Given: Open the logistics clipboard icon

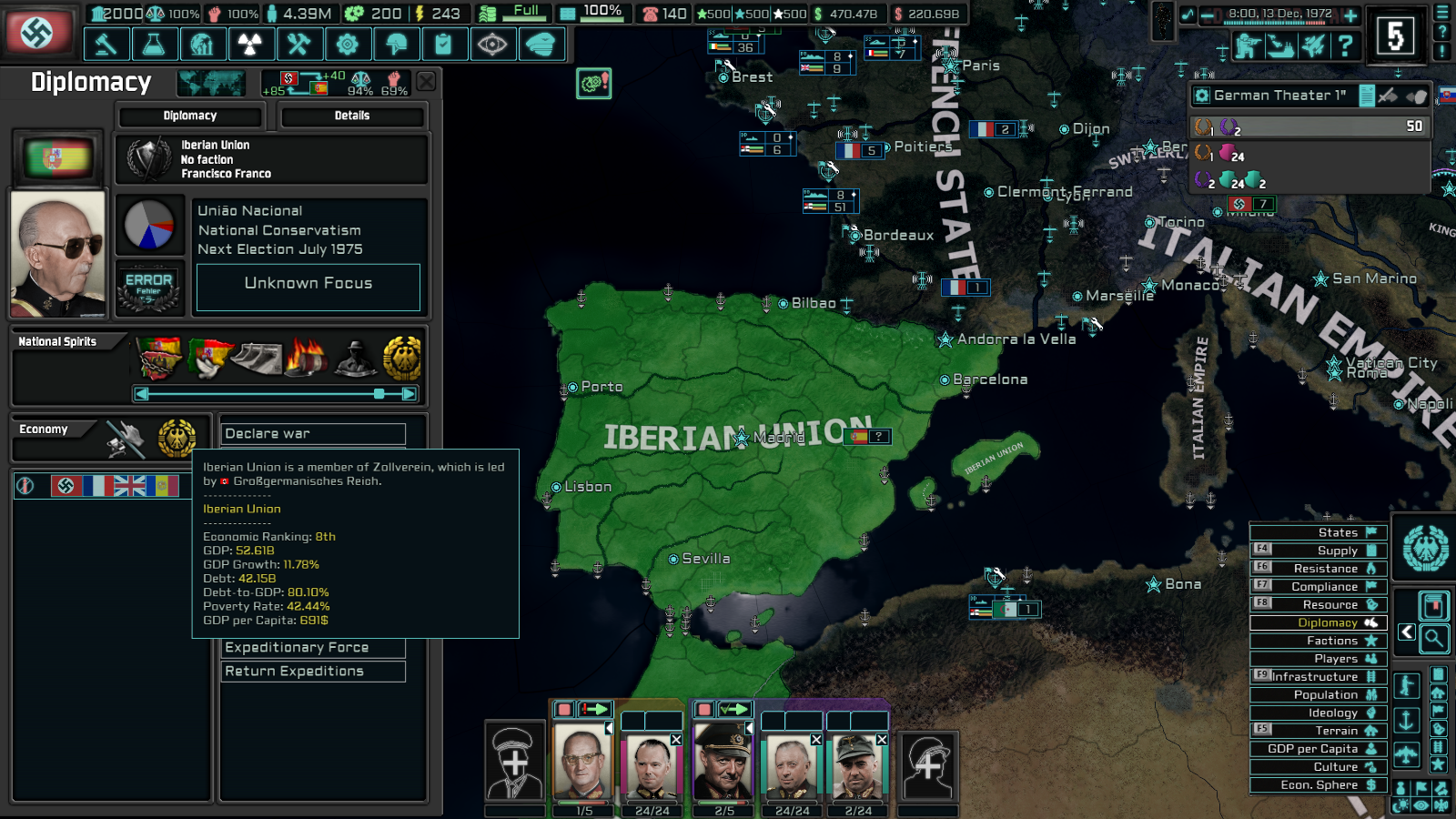Looking at the screenshot, I should (x=445, y=44).
